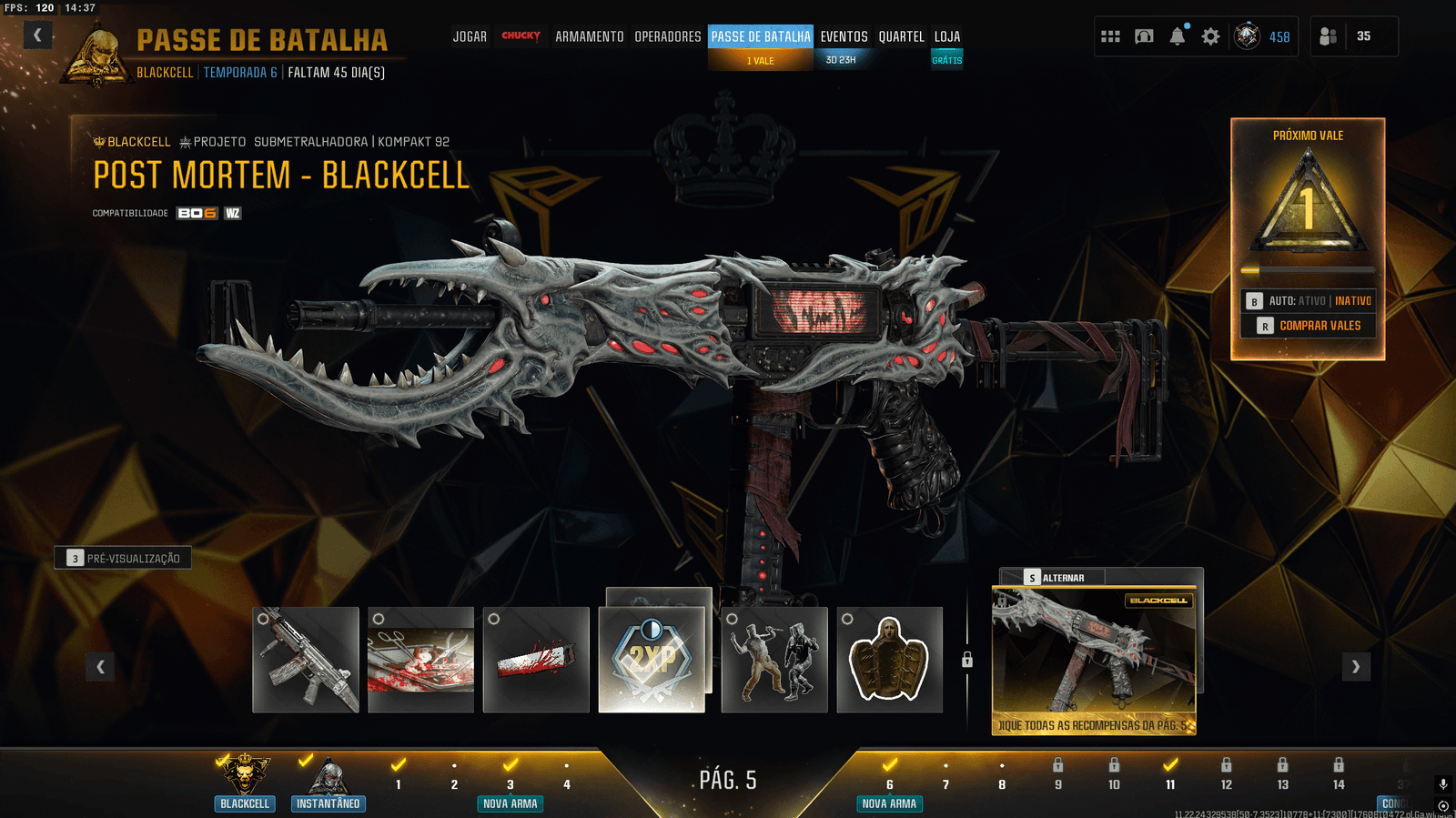Visit the Loja store tab

pos(947,36)
